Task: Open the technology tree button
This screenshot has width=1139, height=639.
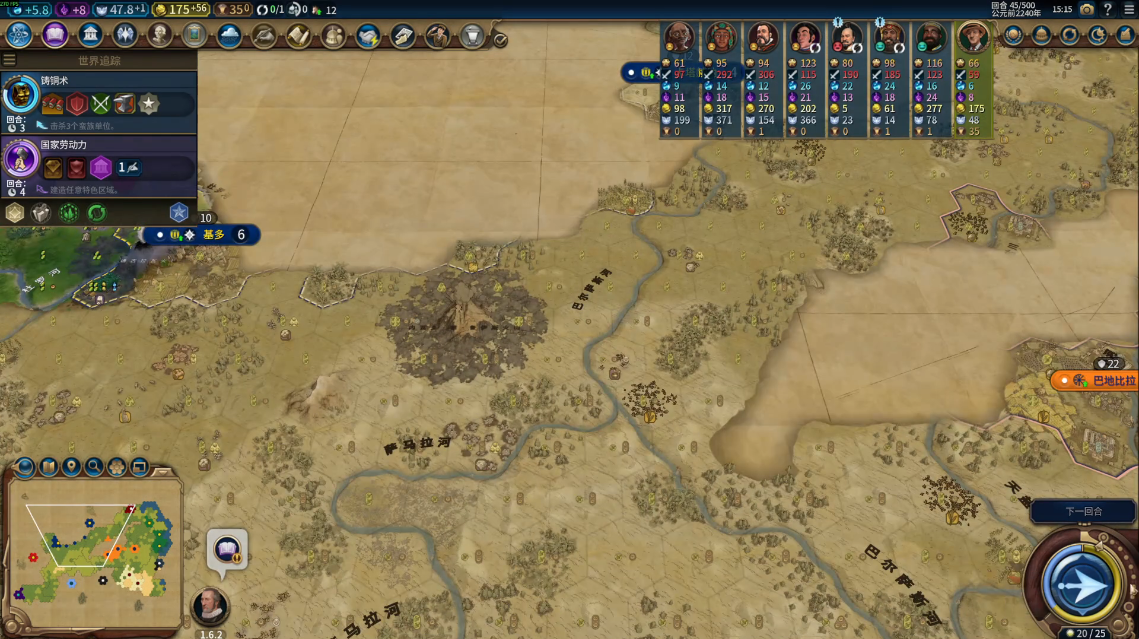Action: coord(19,35)
